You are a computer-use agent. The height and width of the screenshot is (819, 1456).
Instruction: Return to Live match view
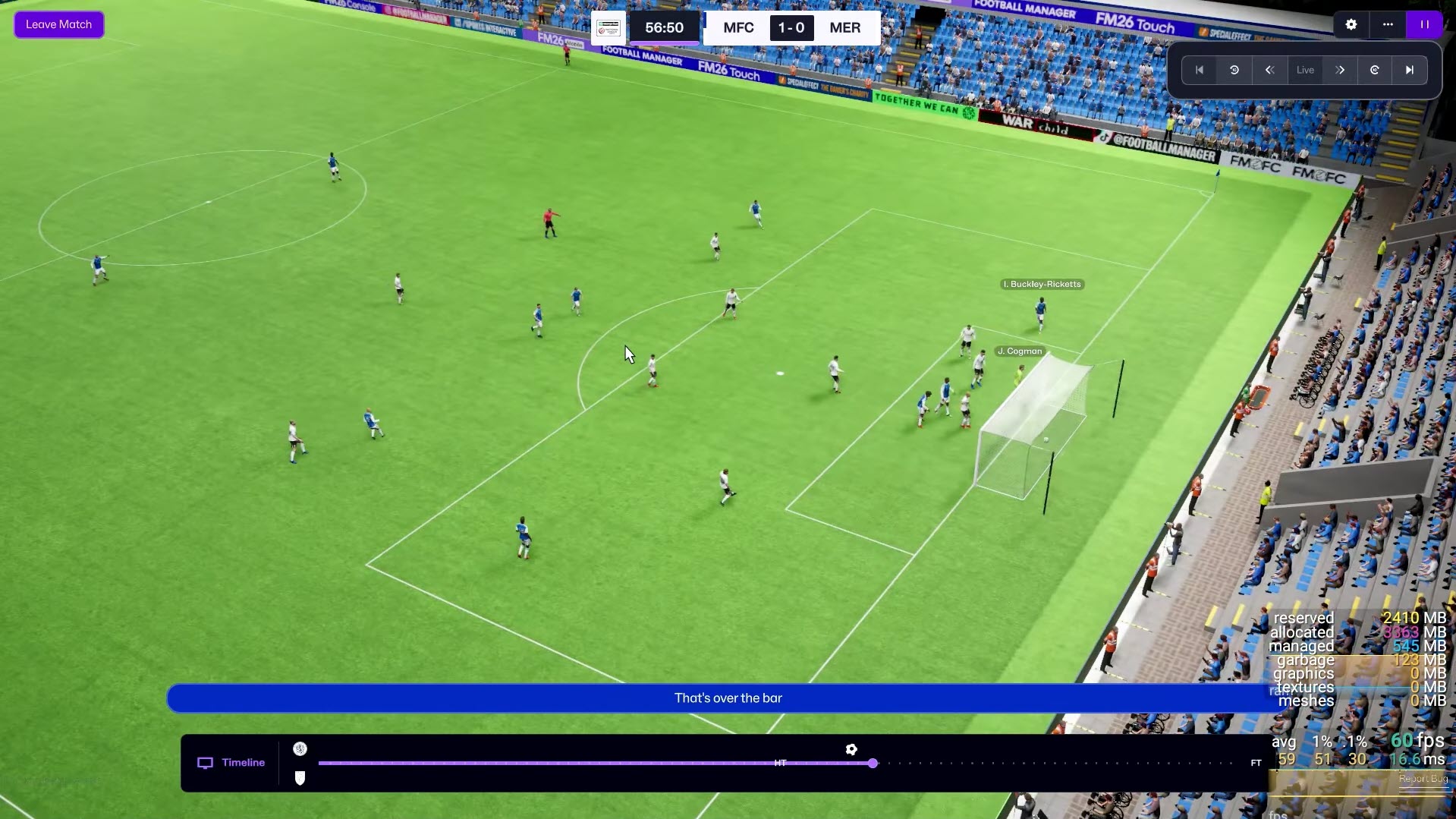point(1305,70)
